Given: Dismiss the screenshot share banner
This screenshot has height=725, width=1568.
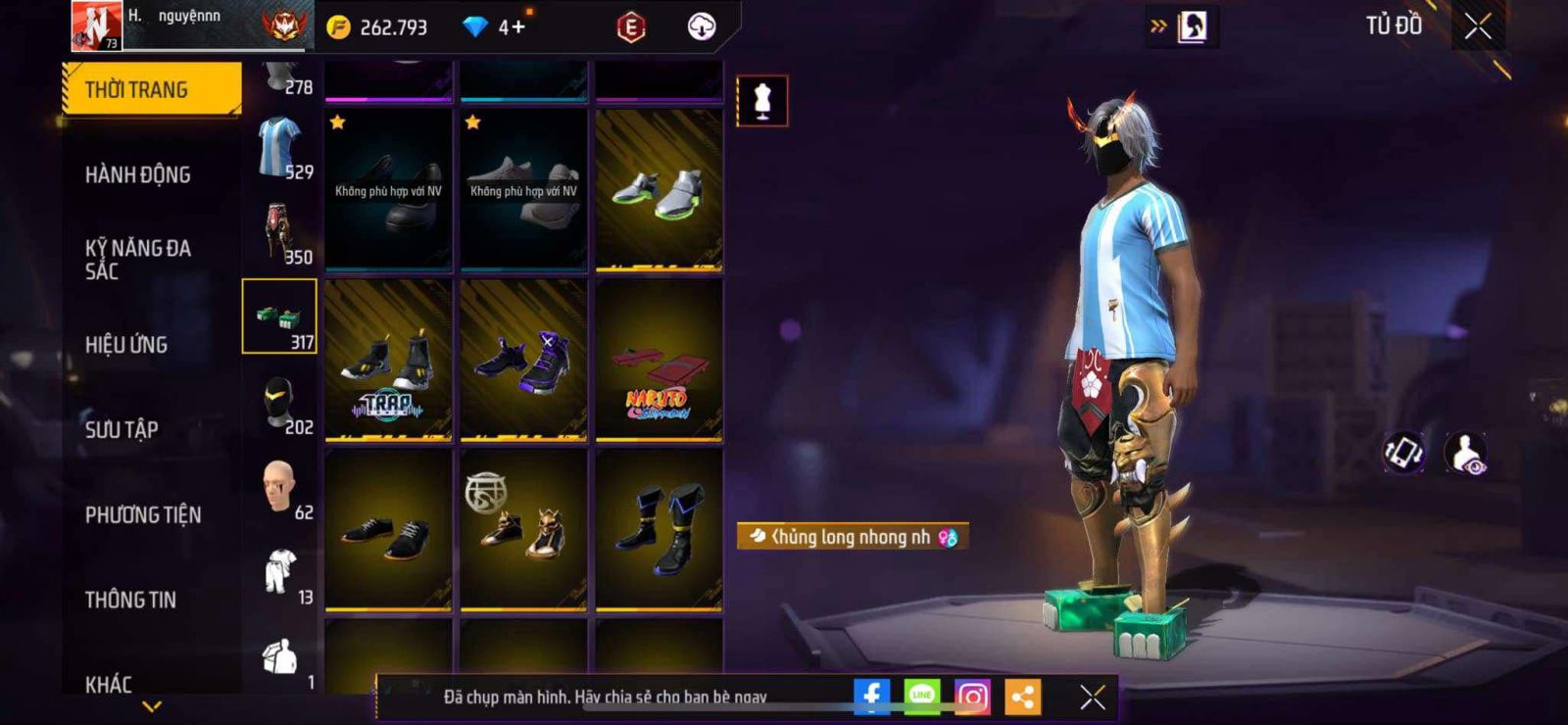Looking at the screenshot, I should pyautogui.click(x=1092, y=697).
